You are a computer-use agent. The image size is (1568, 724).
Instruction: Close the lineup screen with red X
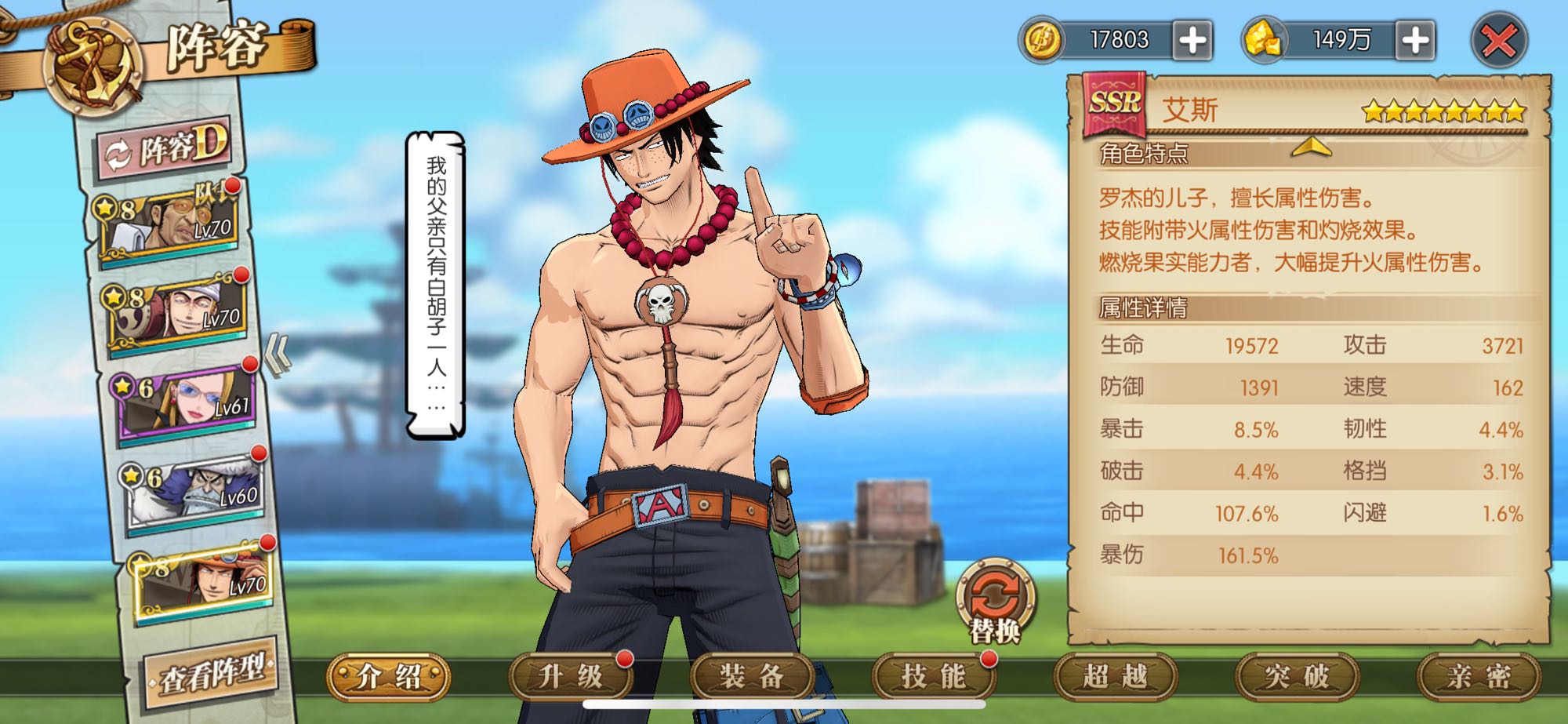[1498, 41]
